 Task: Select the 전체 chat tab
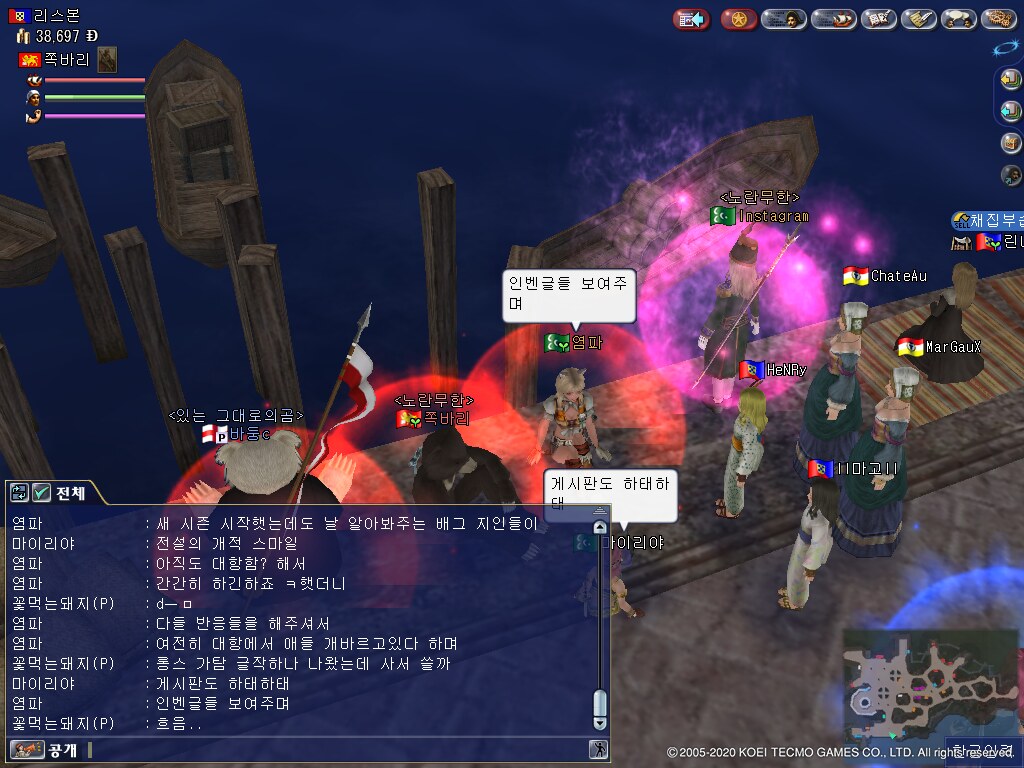coord(70,492)
